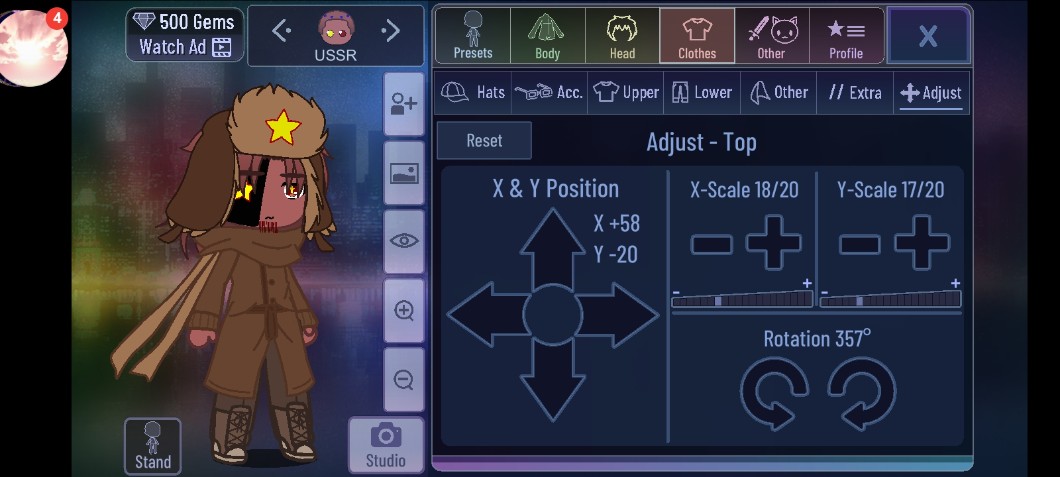Show the Extra category

click(855, 92)
